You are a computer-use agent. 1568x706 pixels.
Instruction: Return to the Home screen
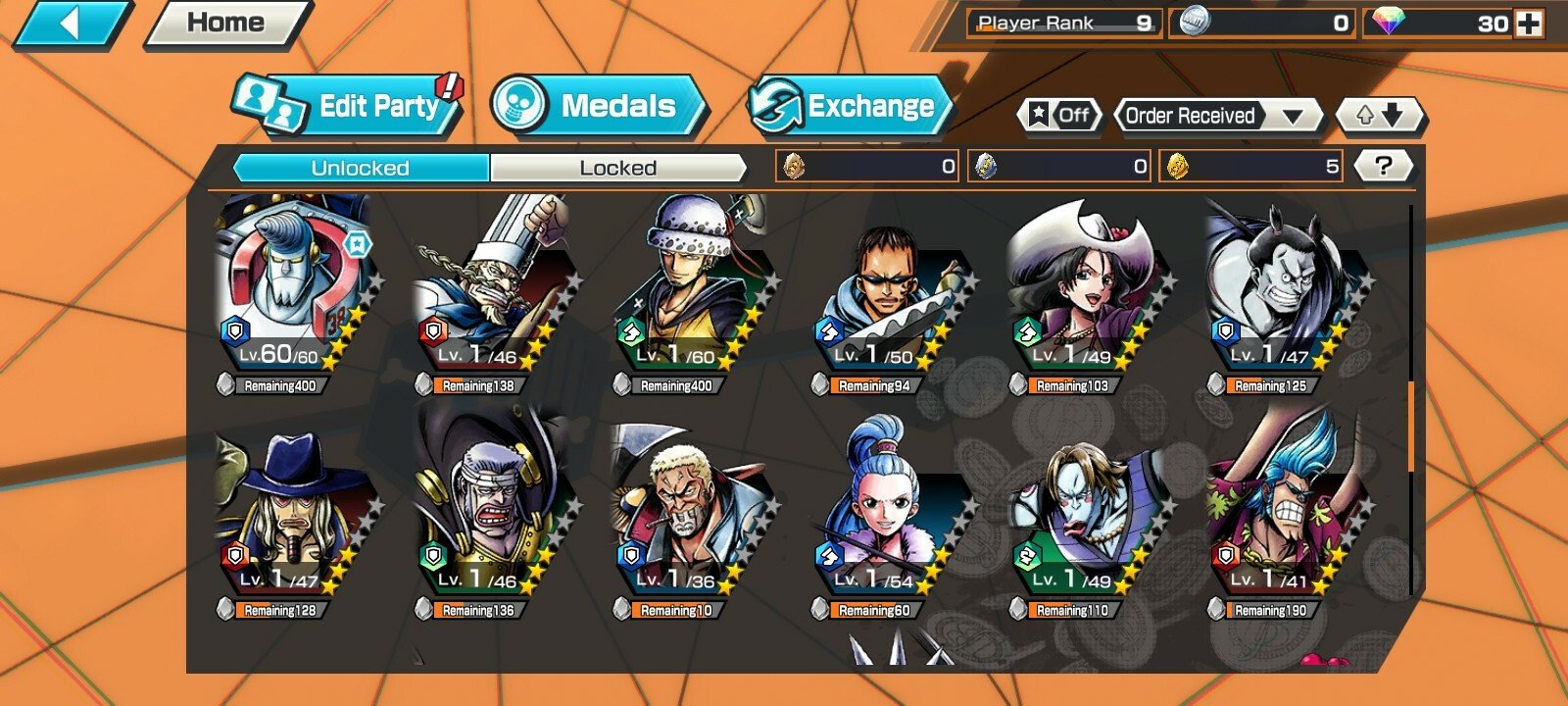click(226, 24)
